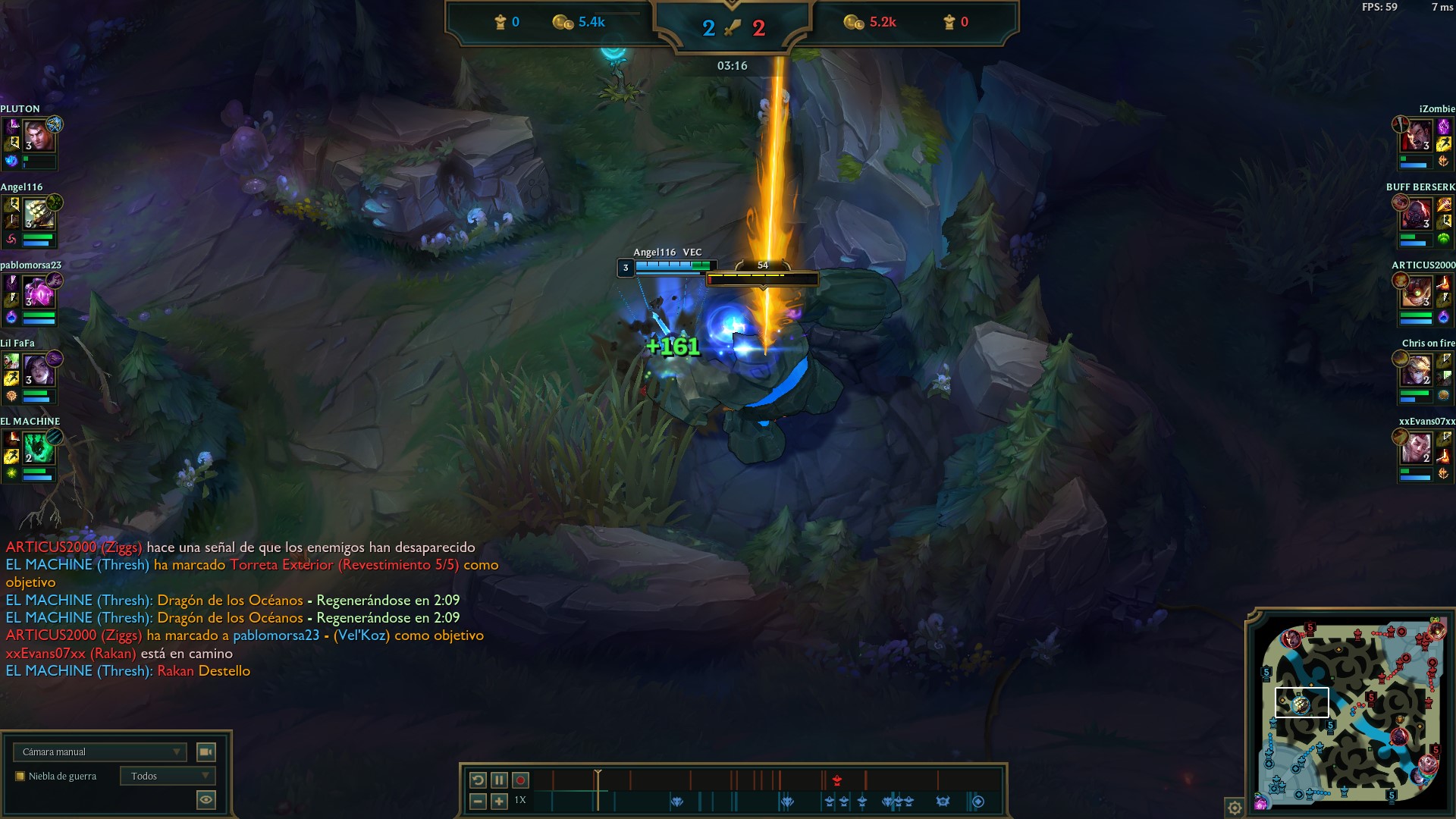Jump to the red kill marker on timeline
The image size is (1456, 819).
click(x=837, y=780)
